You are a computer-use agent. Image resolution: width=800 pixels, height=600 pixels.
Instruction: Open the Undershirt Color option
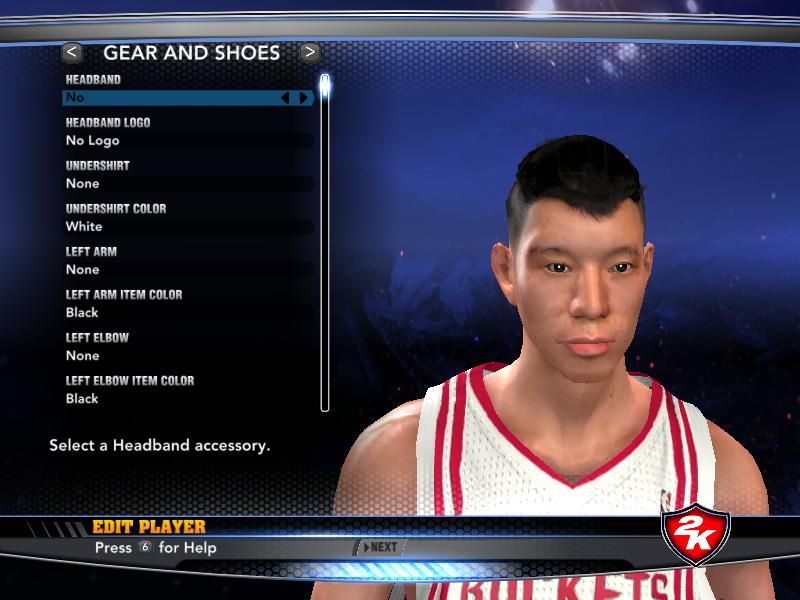click(x=170, y=227)
